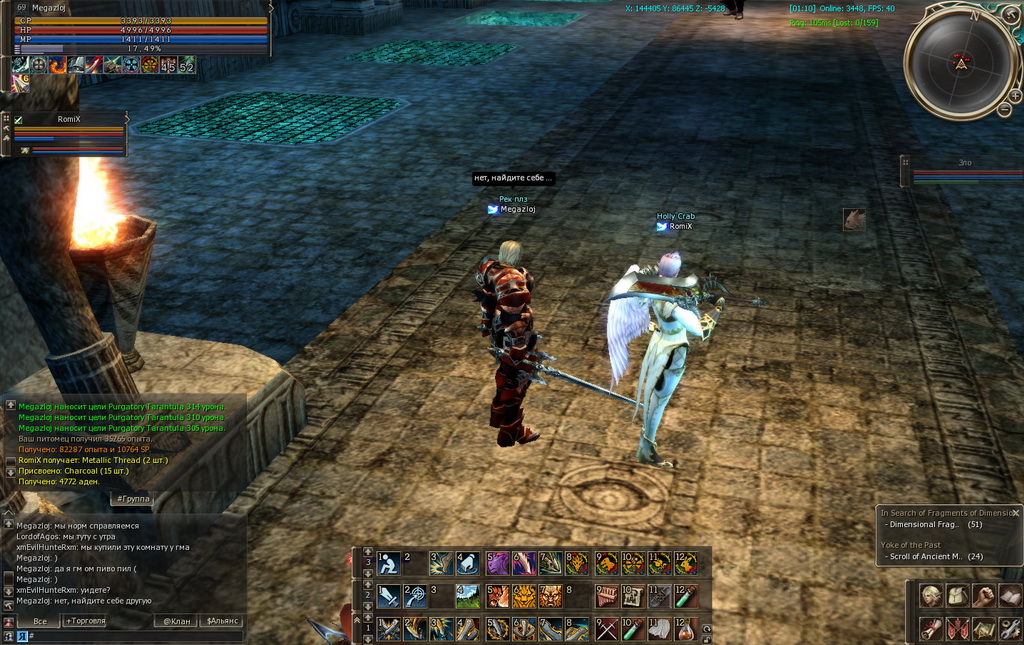
Task: Switch chat to the +Торговля tab
Action: point(85,621)
